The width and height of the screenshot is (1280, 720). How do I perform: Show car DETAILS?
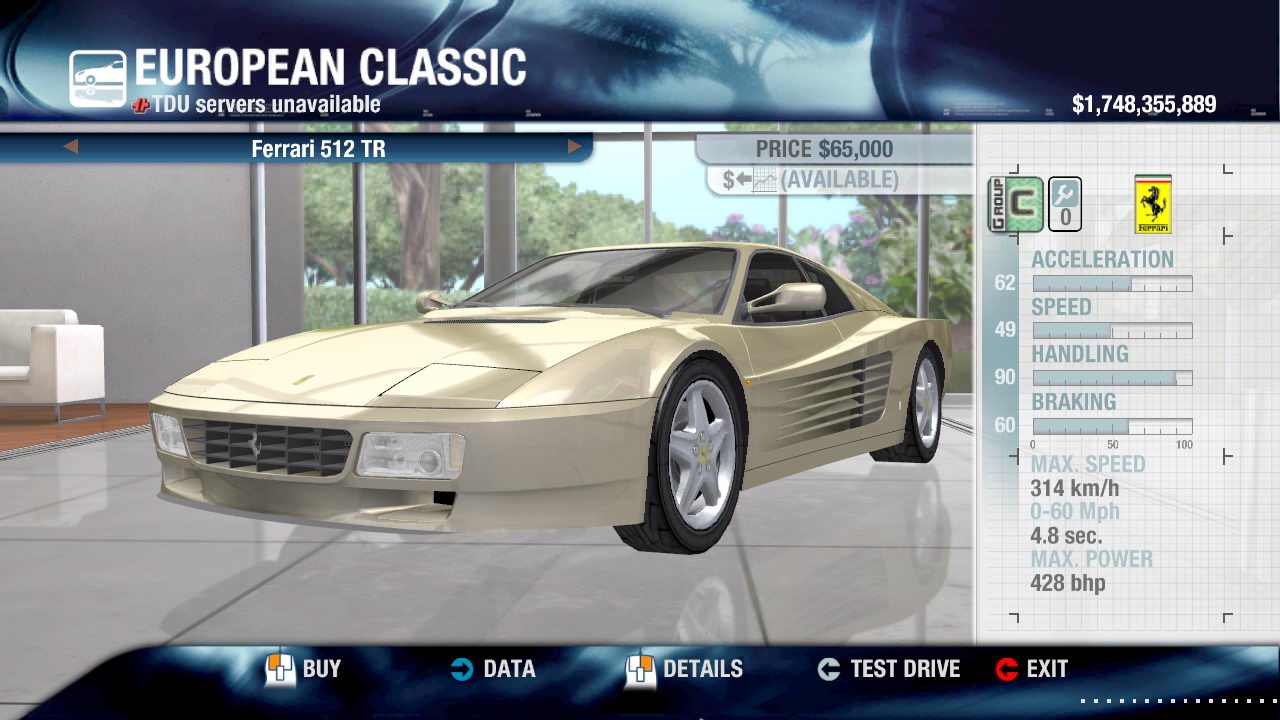684,669
